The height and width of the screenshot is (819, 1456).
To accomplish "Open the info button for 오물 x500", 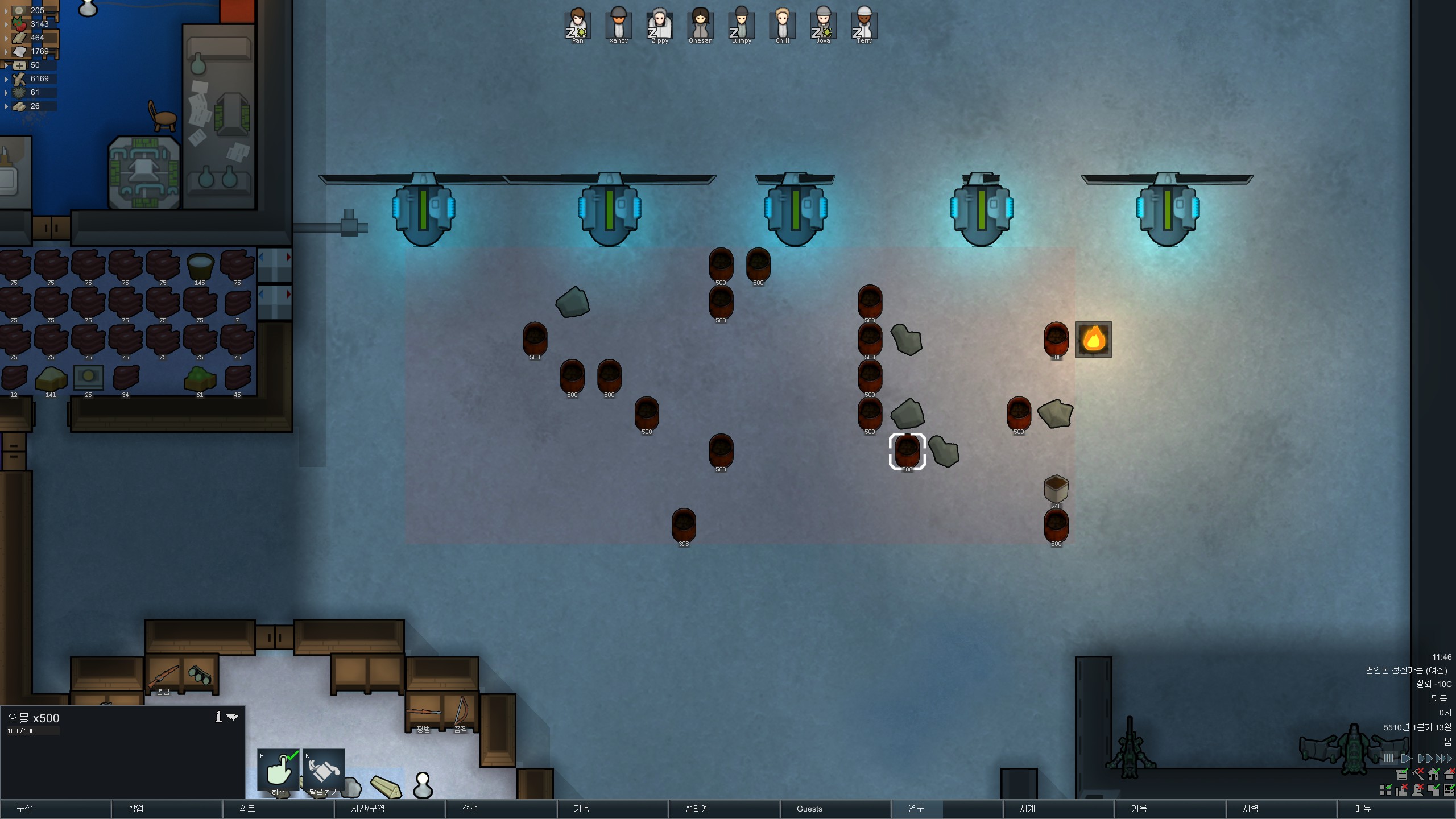I will [x=218, y=717].
